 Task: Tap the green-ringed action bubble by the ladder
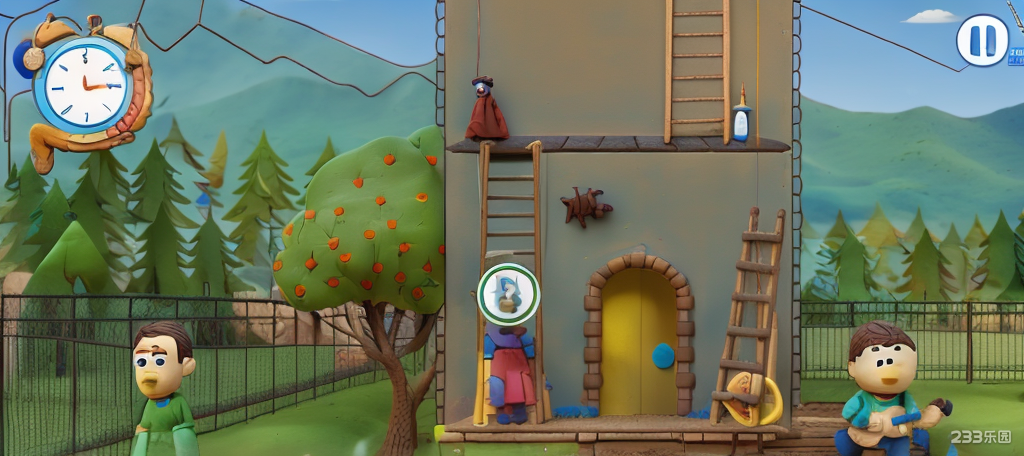[508, 293]
